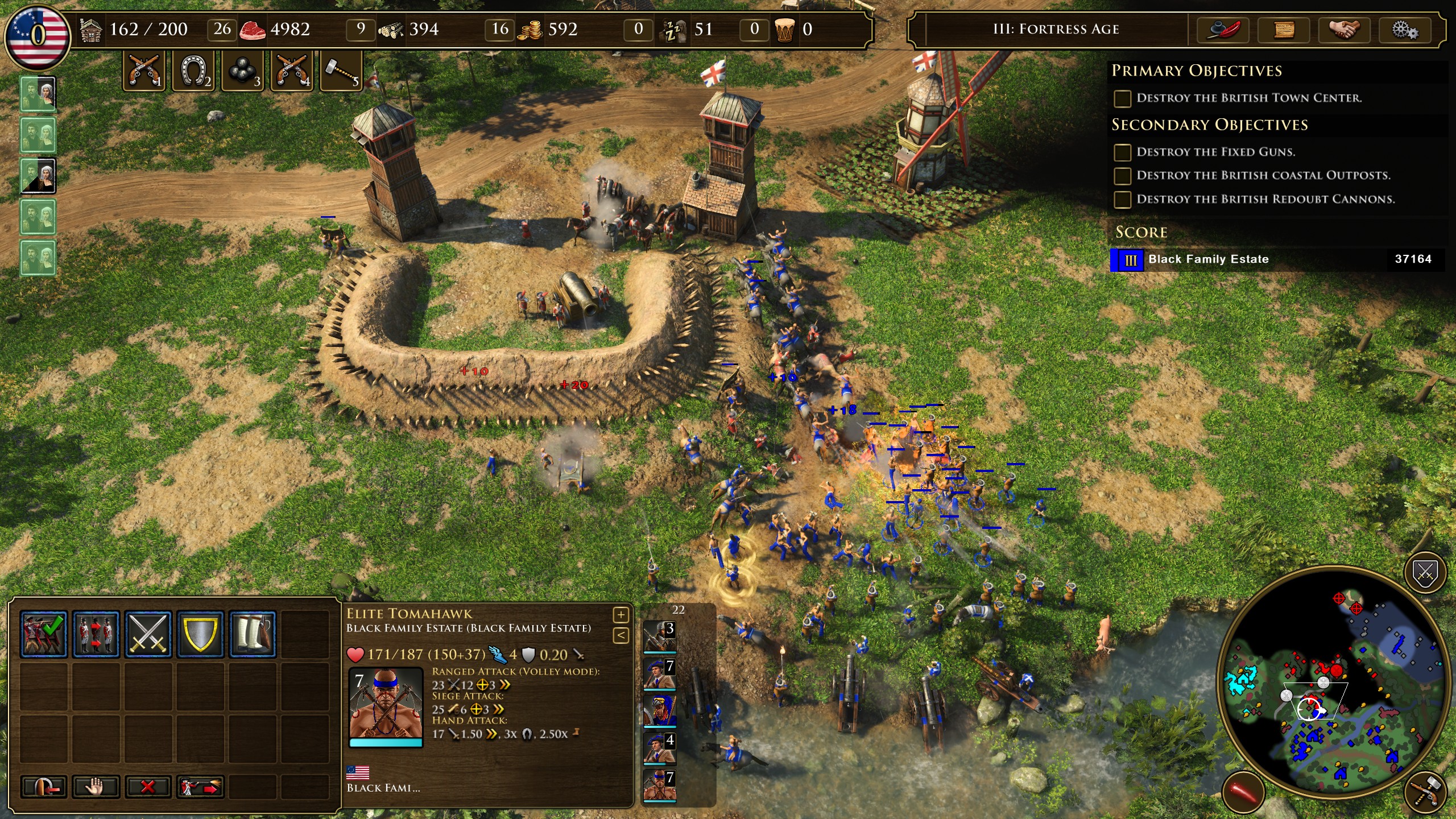The image size is (1456, 819).
Task: Select control group 3 cannonball icon
Action: [x=242, y=71]
